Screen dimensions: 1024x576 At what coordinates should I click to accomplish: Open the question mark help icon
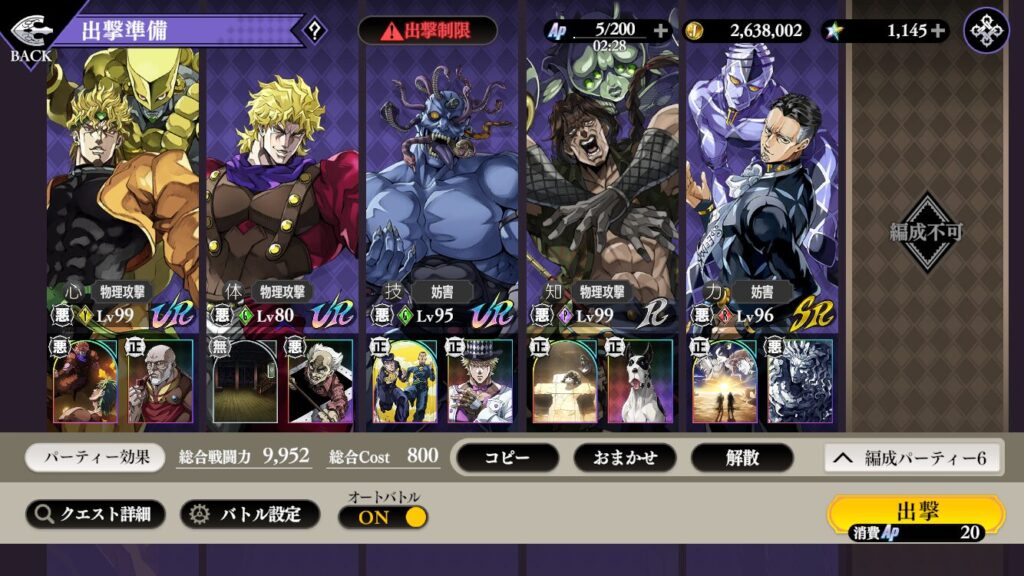click(x=315, y=30)
